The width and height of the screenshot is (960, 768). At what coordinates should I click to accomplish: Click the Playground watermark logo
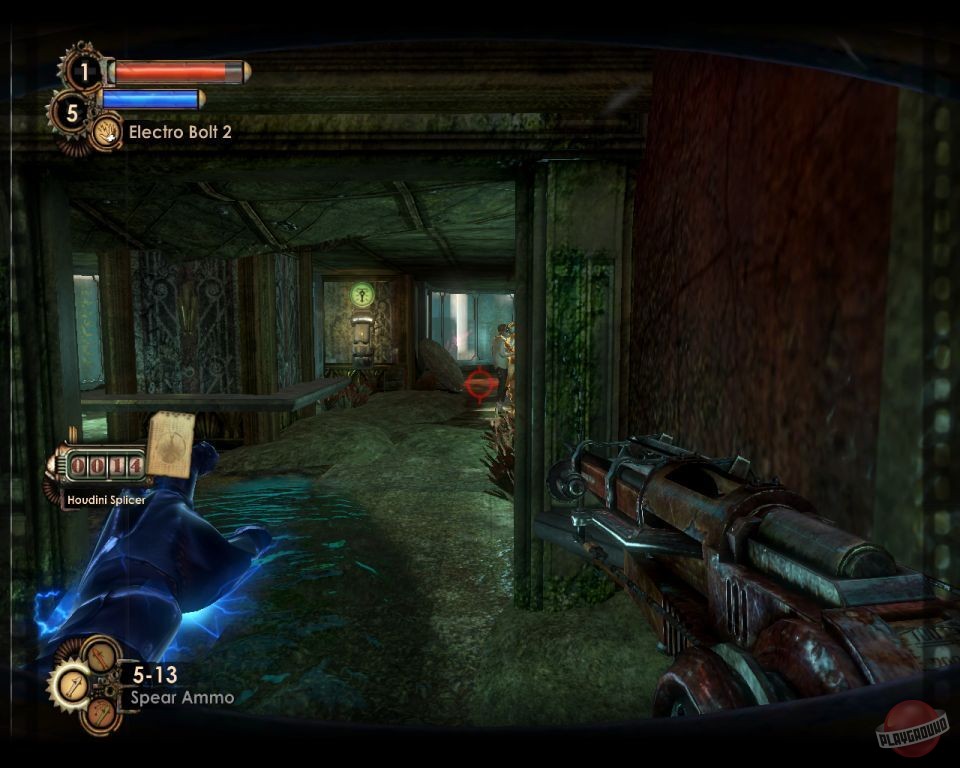click(x=910, y=730)
